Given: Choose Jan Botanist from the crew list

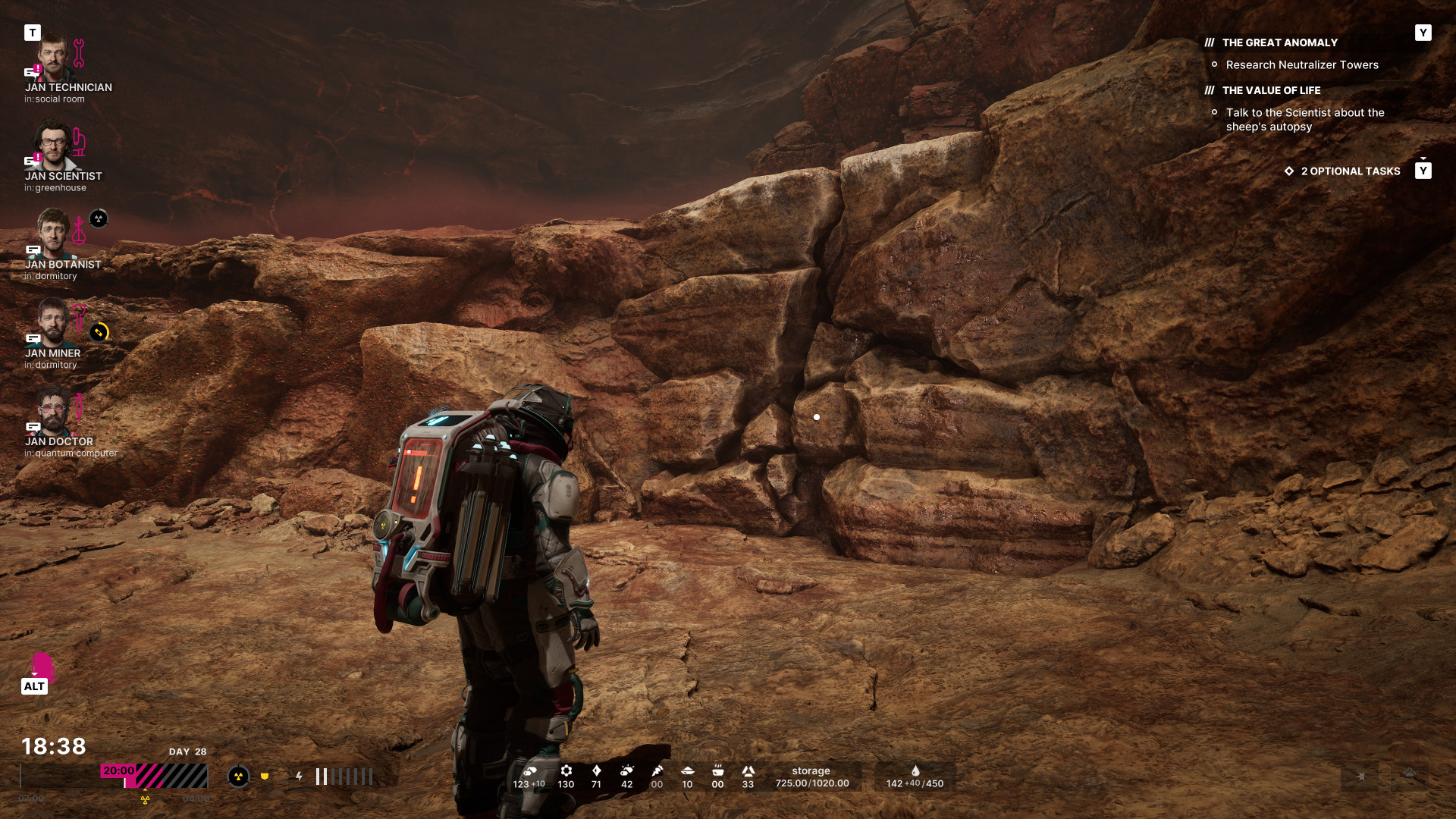Looking at the screenshot, I should click(x=53, y=234).
